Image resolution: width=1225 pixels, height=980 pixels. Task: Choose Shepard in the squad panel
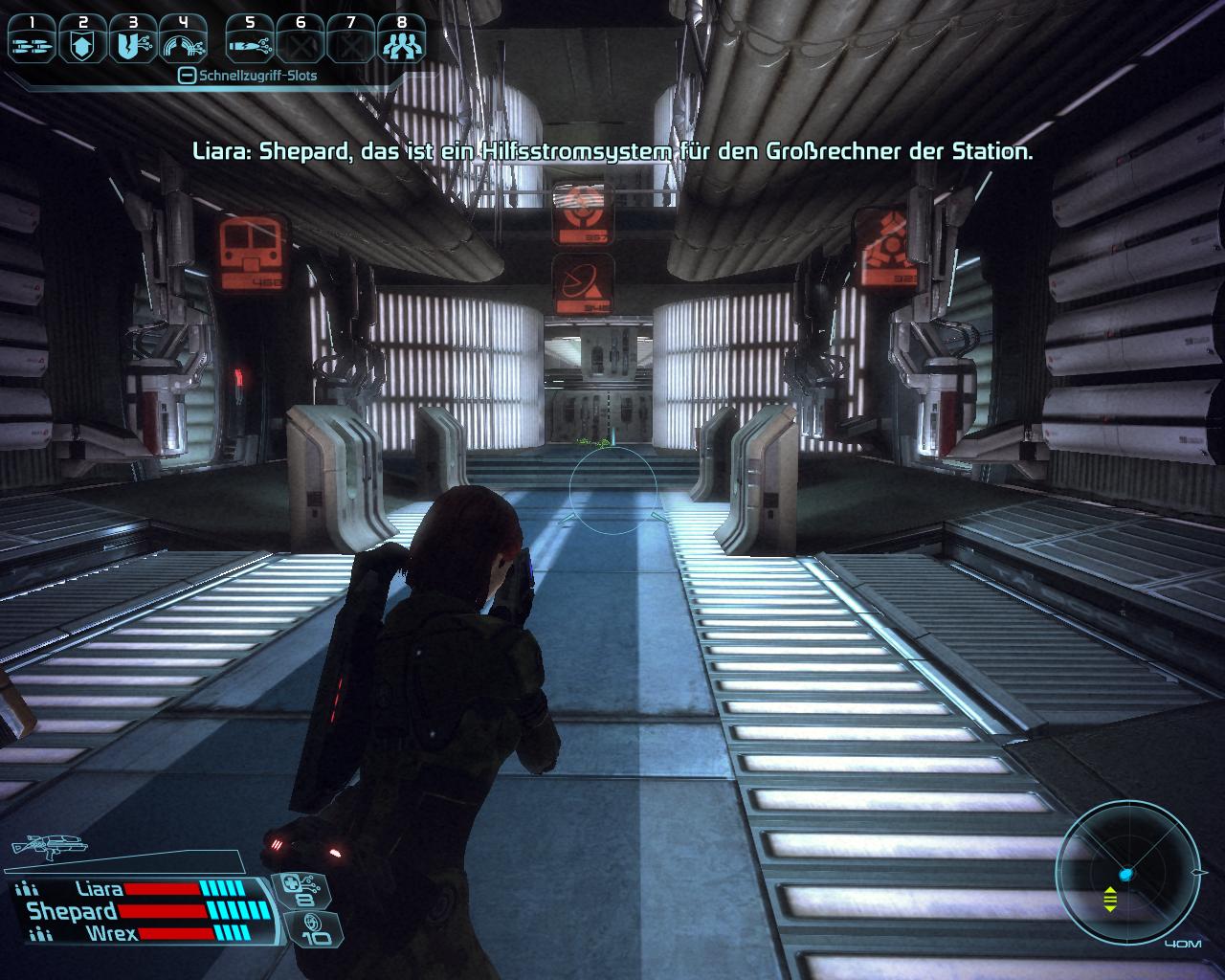(x=72, y=911)
